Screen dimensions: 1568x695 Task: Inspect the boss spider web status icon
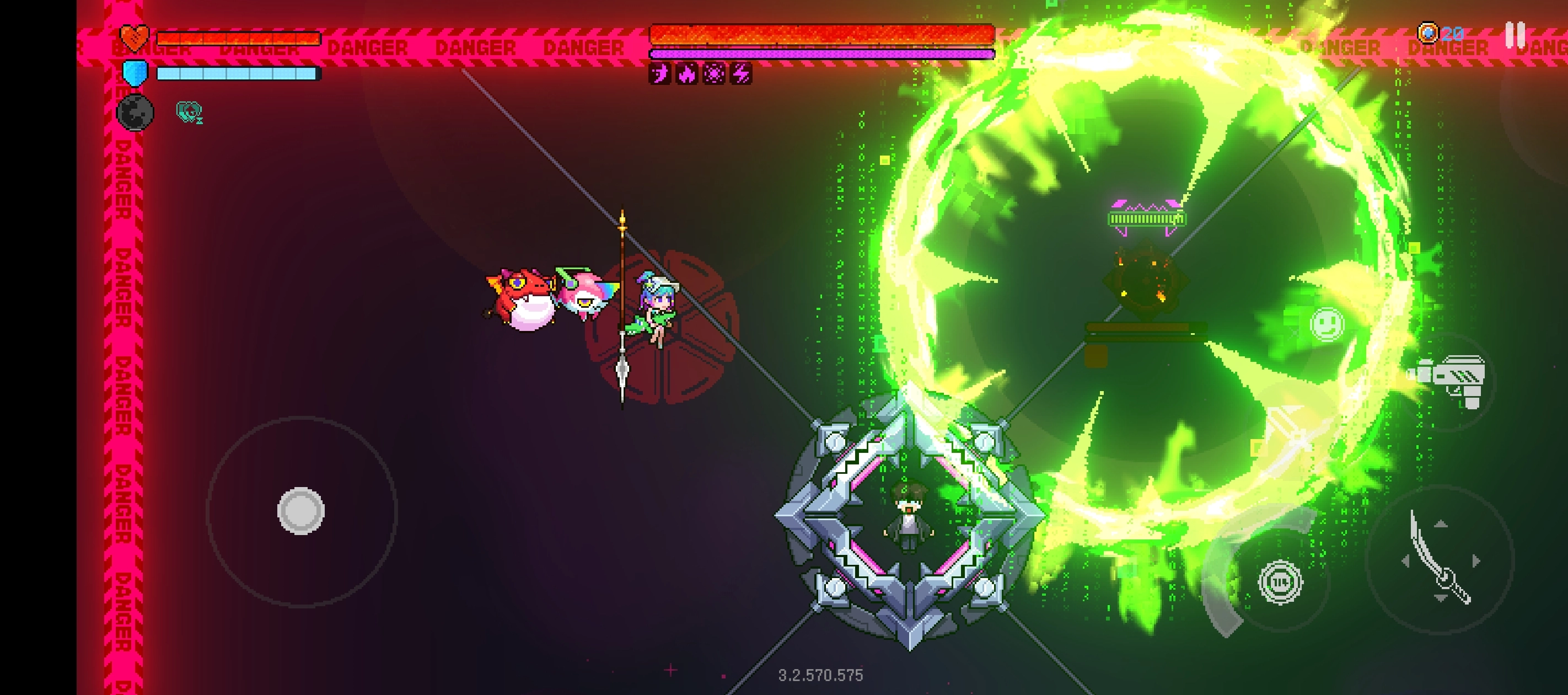tap(713, 74)
